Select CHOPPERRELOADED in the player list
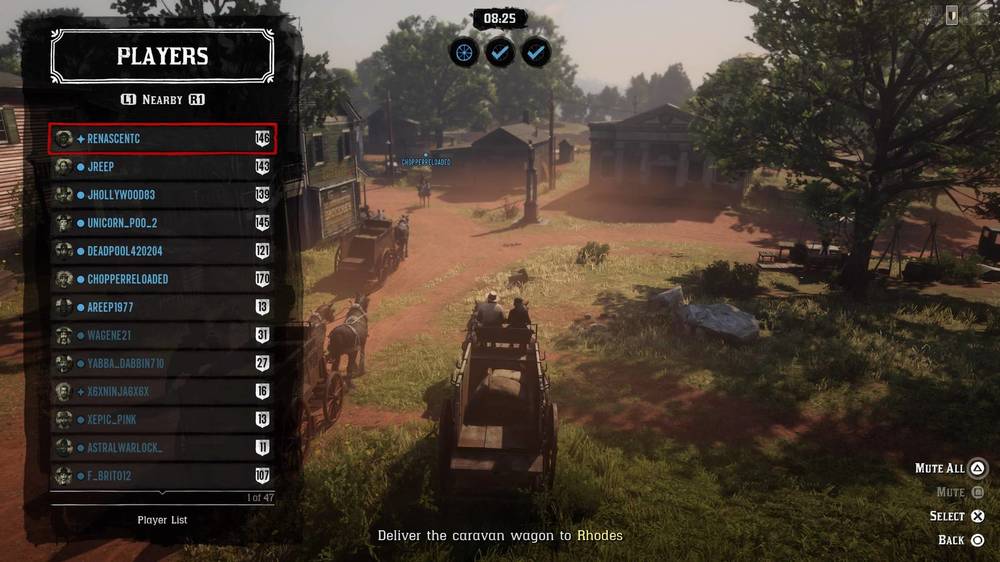 point(162,279)
